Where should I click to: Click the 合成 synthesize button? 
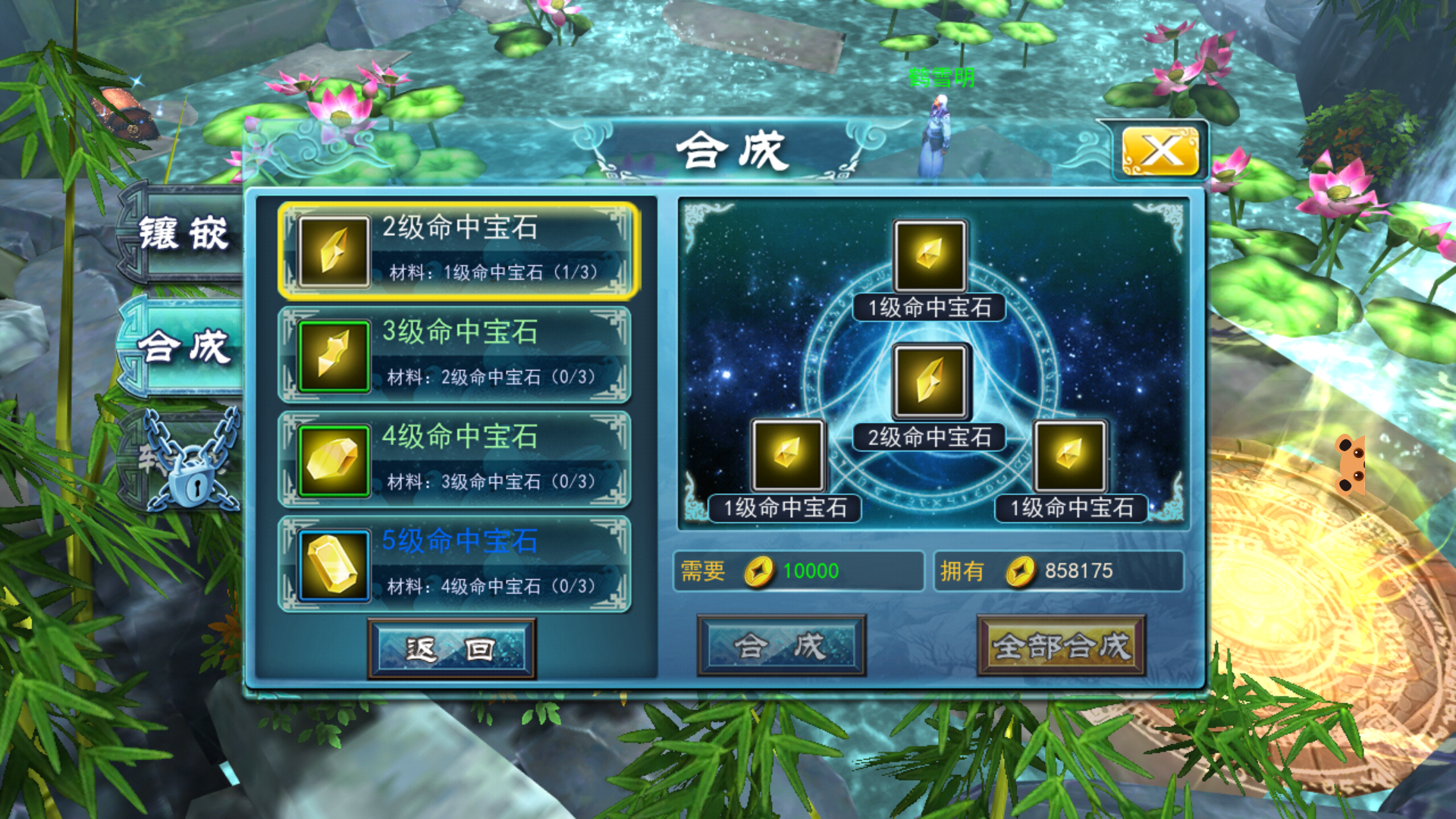pos(781,646)
